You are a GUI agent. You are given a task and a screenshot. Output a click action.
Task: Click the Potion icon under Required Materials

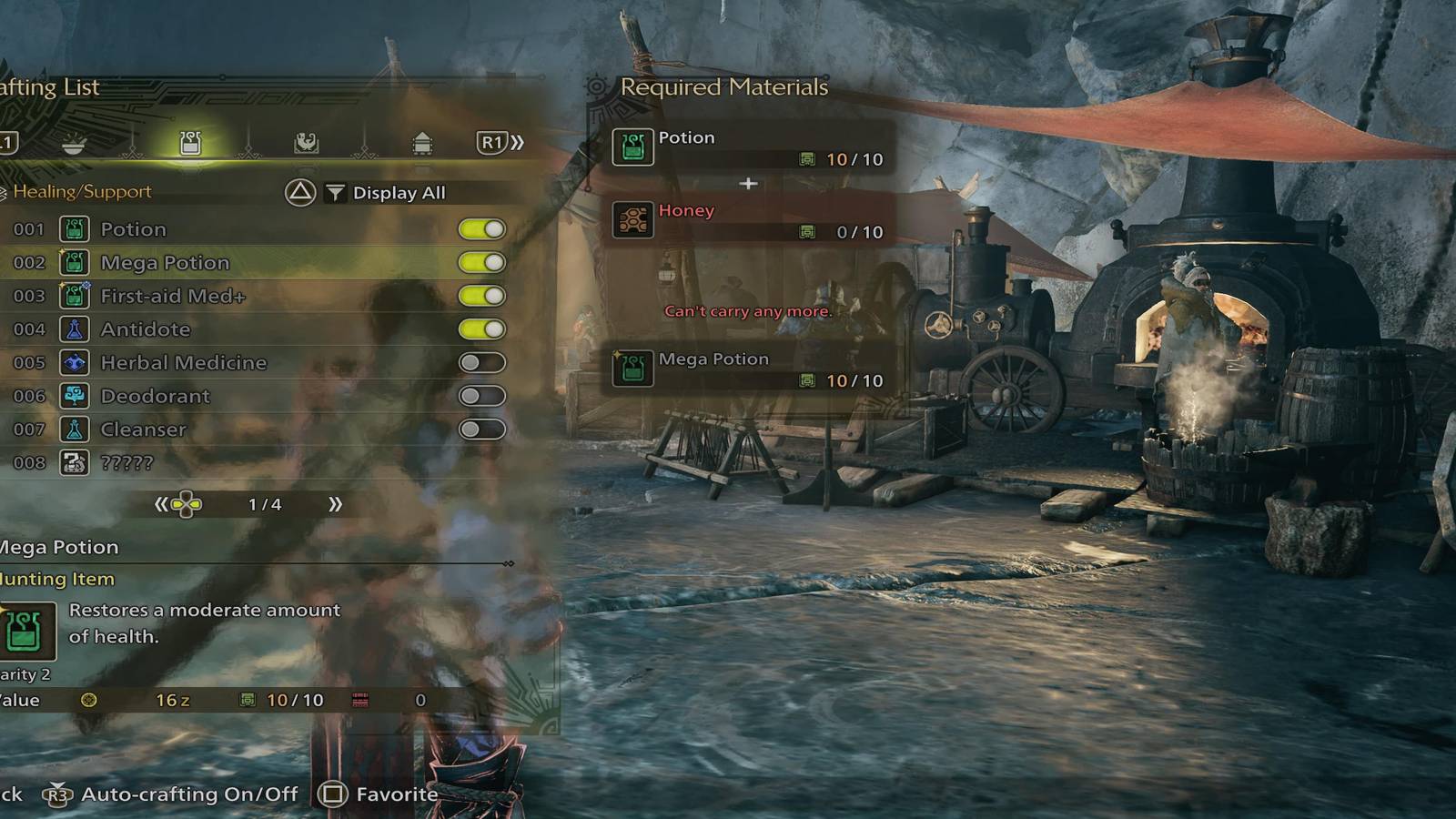(634, 146)
